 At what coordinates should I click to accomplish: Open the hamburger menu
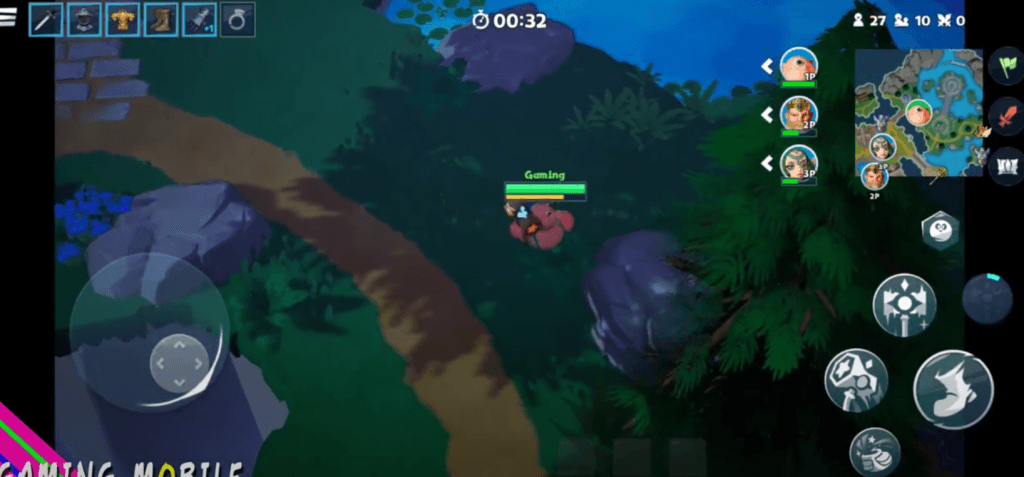(x=8, y=18)
